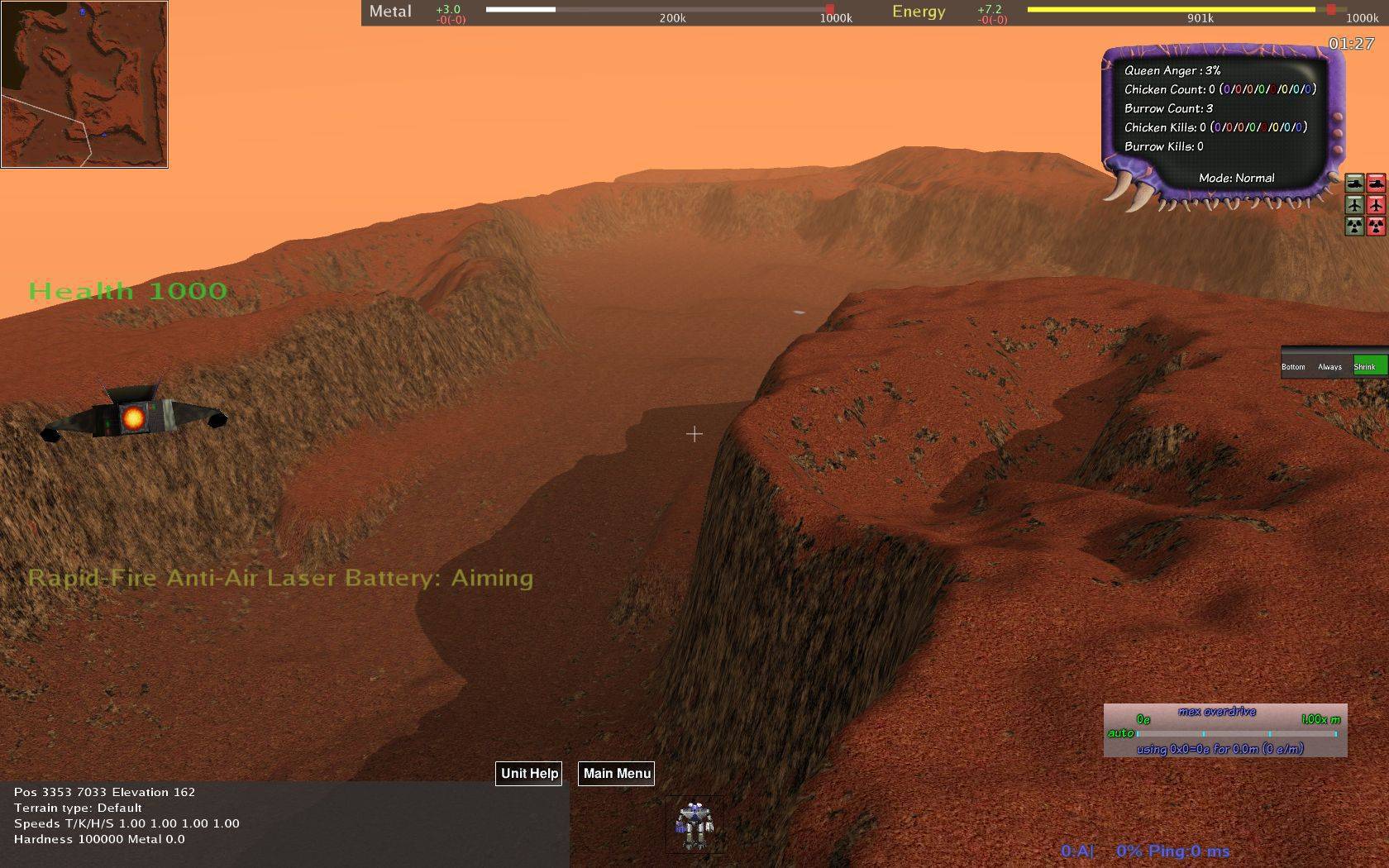Toggle the green tank icon
1389x868 pixels.
(x=1354, y=183)
